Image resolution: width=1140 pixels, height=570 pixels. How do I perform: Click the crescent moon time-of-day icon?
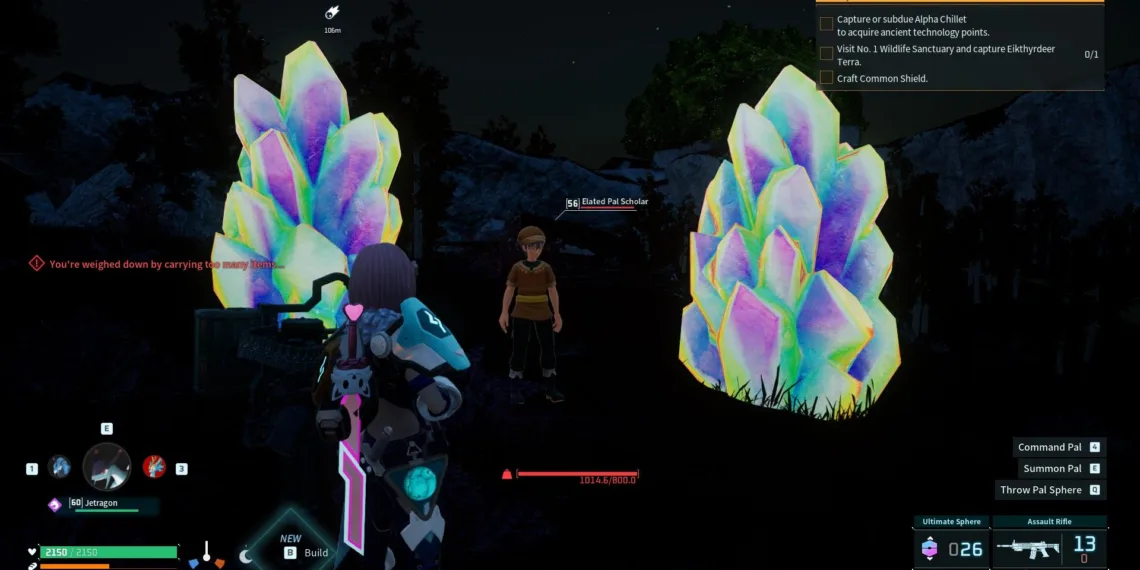pos(246,554)
